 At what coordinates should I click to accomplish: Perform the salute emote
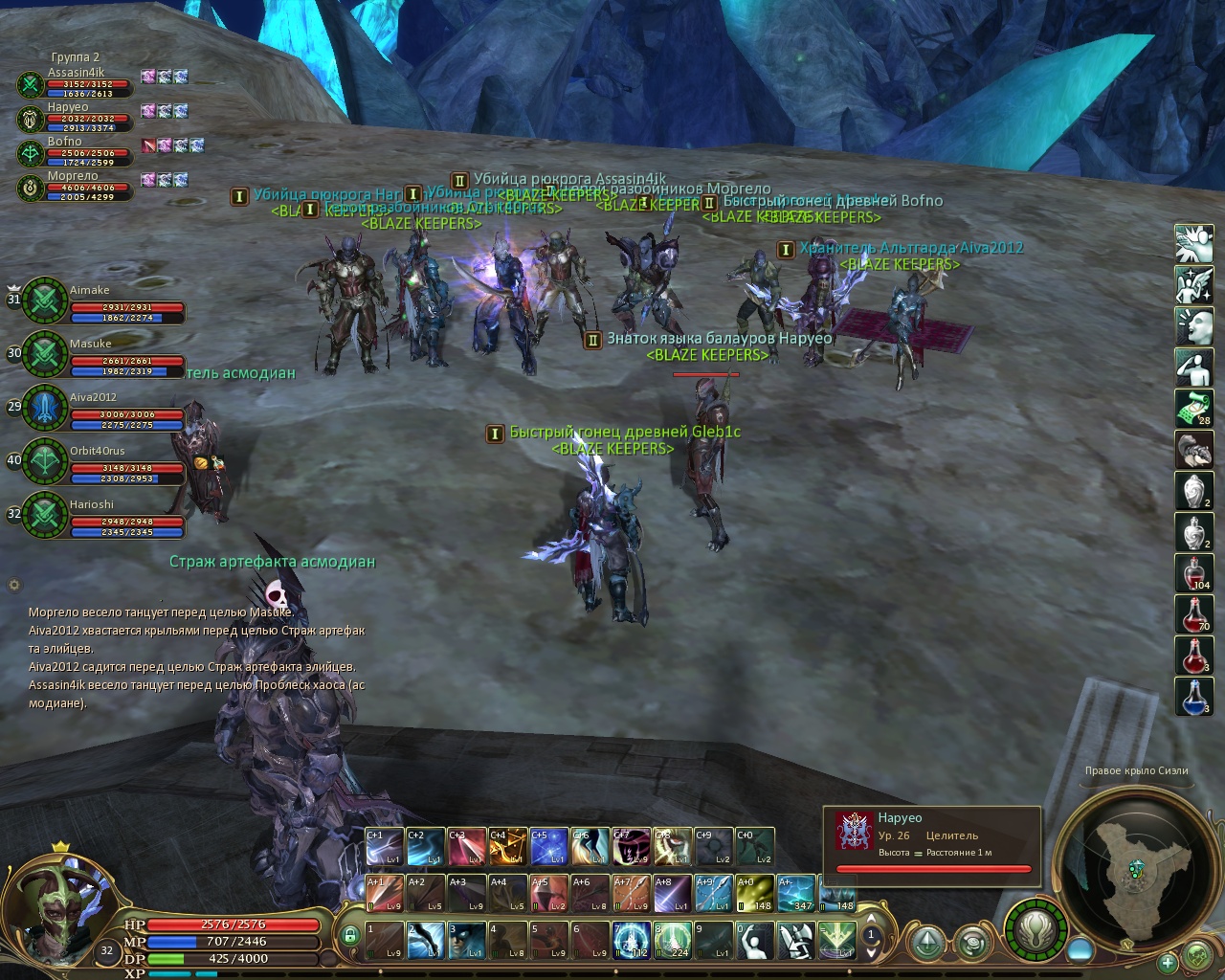tap(1193, 367)
